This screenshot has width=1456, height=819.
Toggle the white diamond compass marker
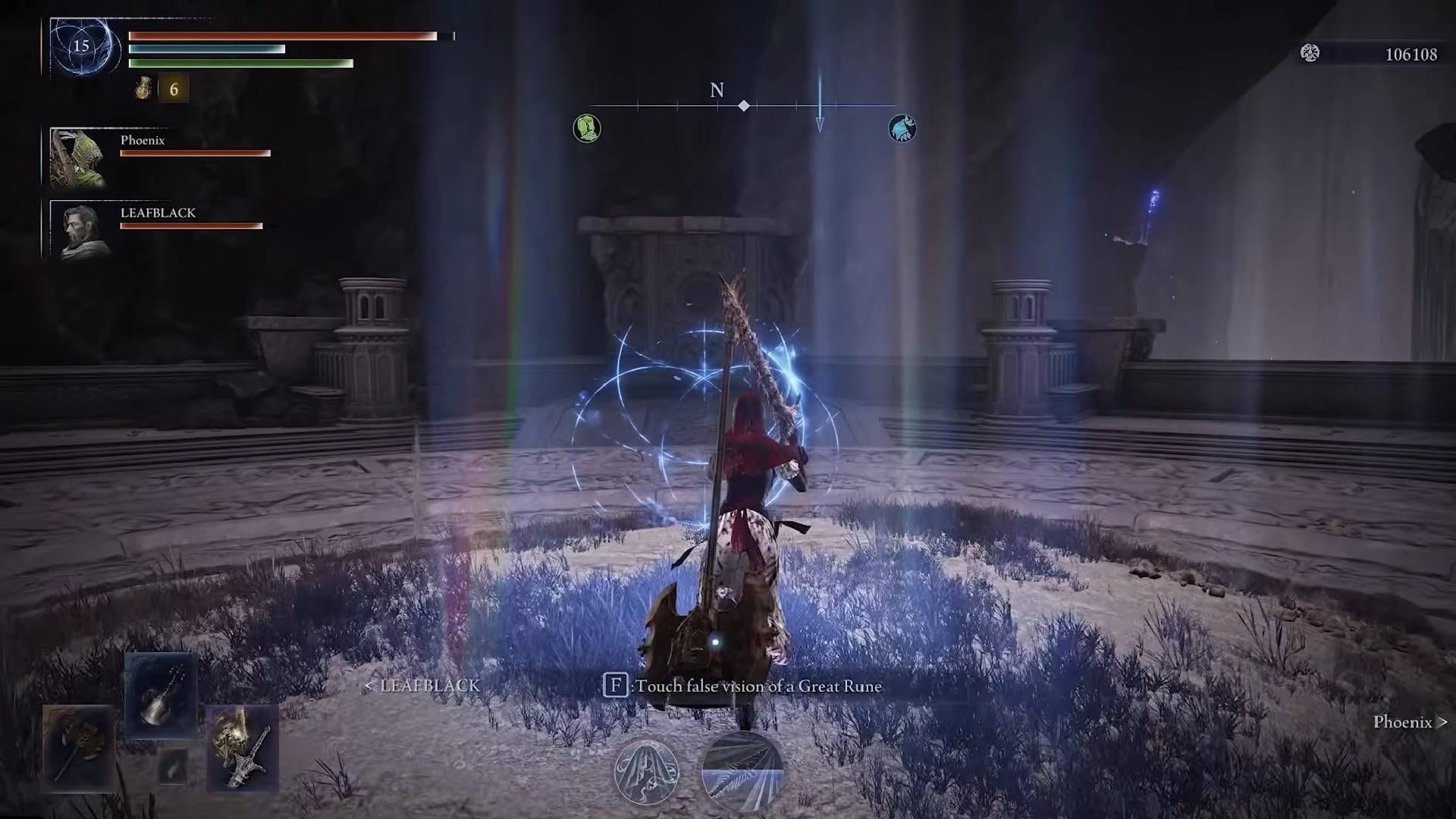coord(743,105)
